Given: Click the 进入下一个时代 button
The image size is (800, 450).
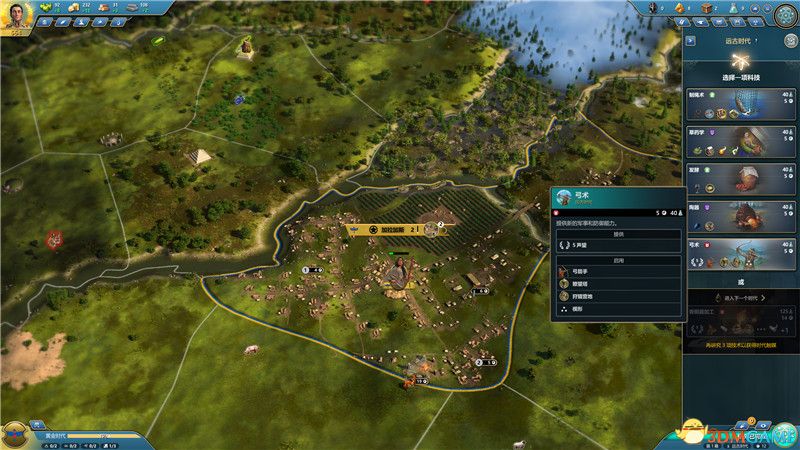Looking at the screenshot, I should pyautogui.click(x=738, y=298).
